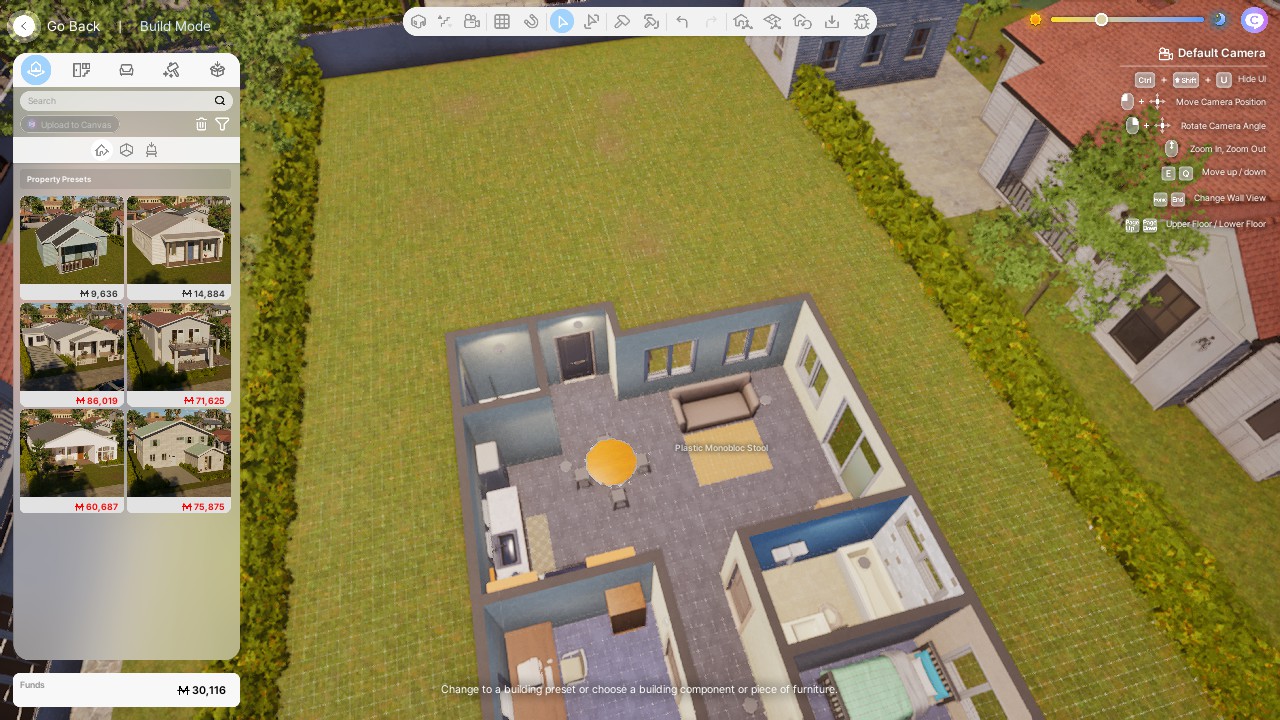Open the furniture category in the sidebar
This screenshot has height=720, width=1280.
pyautogui.click(x=126, y=70)
